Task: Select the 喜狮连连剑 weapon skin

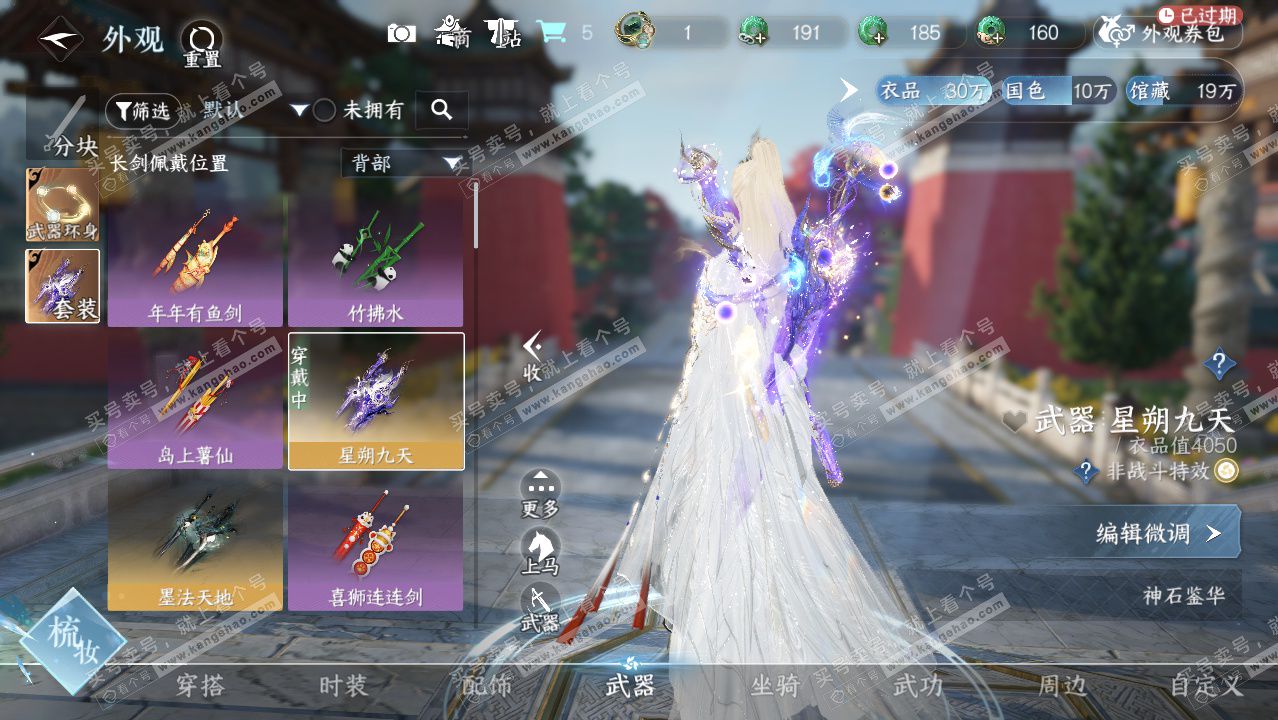Action: 375,543
